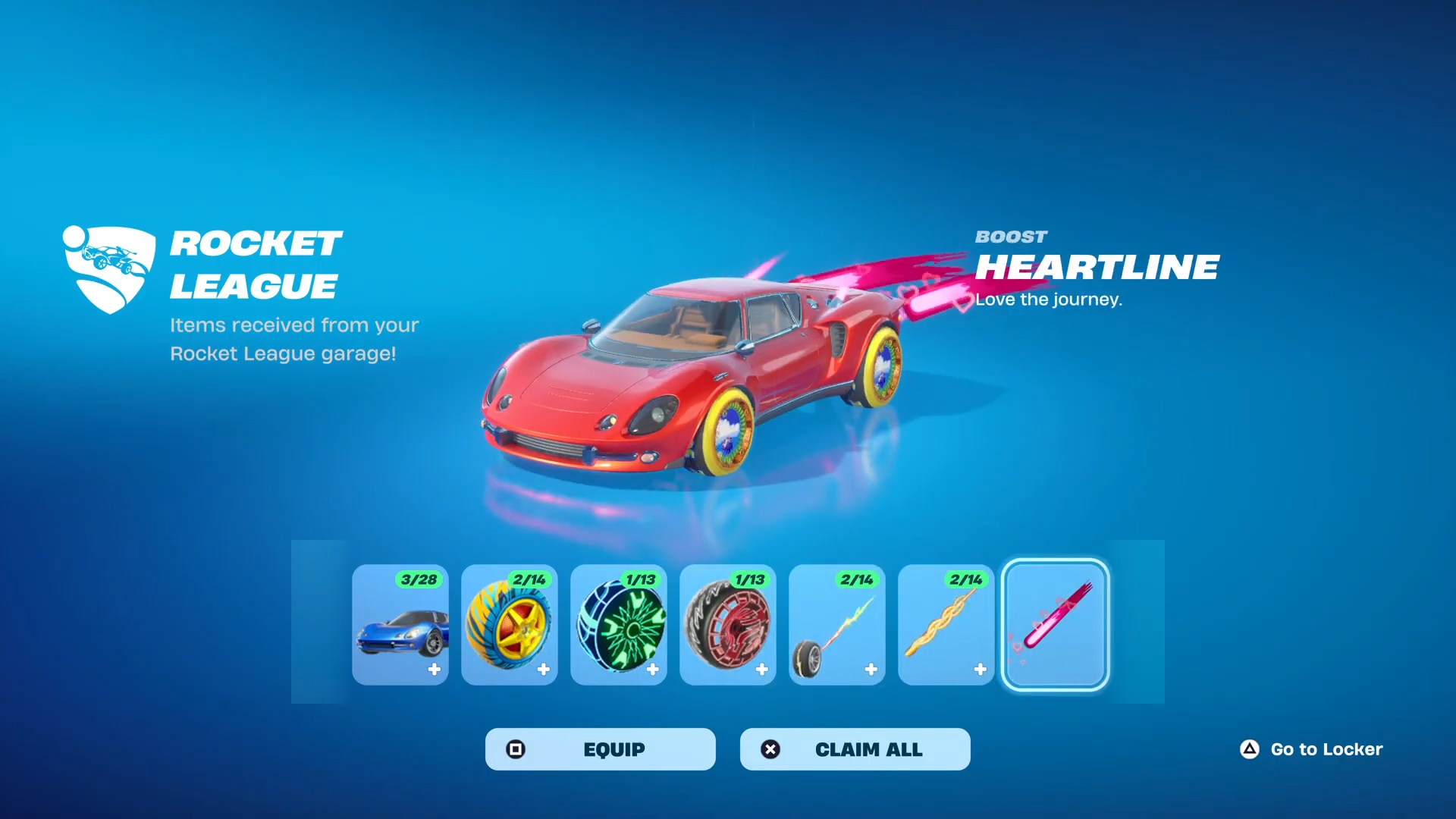Select the green glowing wheel tile
1456x819 pixels.
point(619,625)
